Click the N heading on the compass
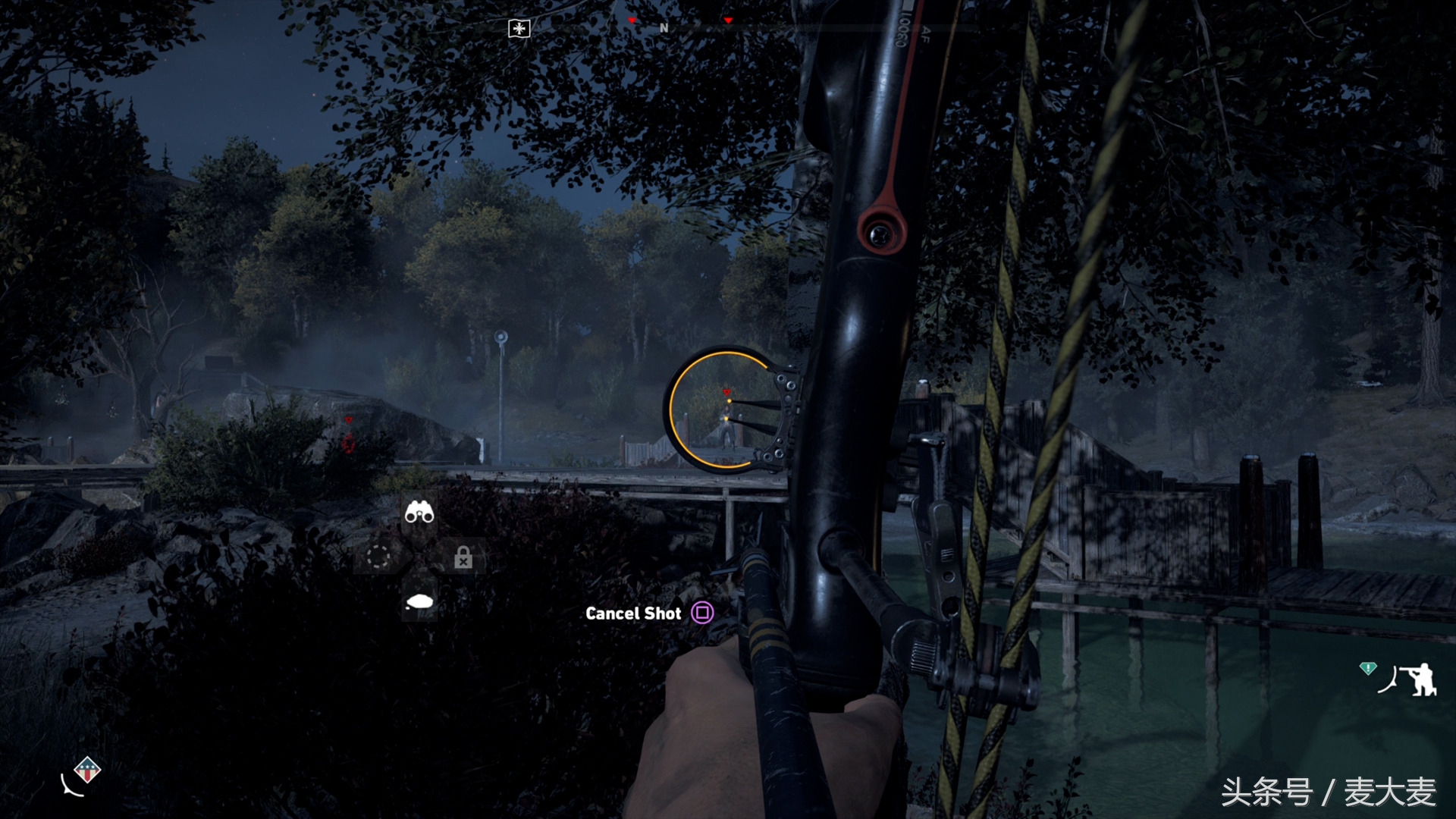1456x819 pixels. tap(664, 28)
